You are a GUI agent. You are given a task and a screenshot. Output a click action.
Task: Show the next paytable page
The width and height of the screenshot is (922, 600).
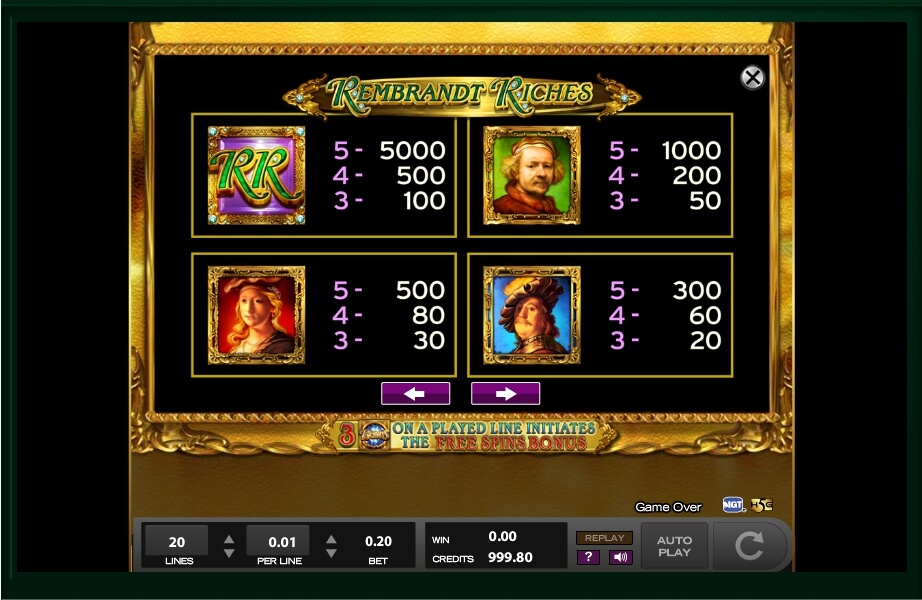pos(505,394)
